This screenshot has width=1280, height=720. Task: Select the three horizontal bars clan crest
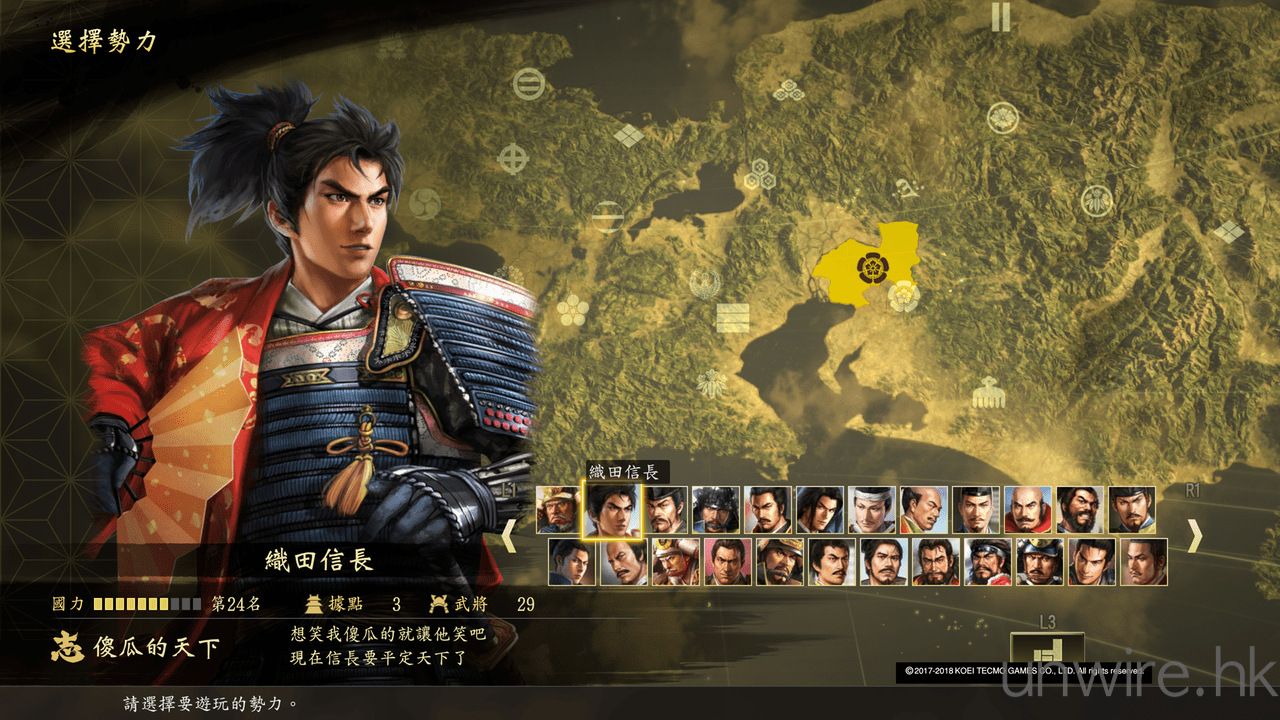tap(732, 318)
